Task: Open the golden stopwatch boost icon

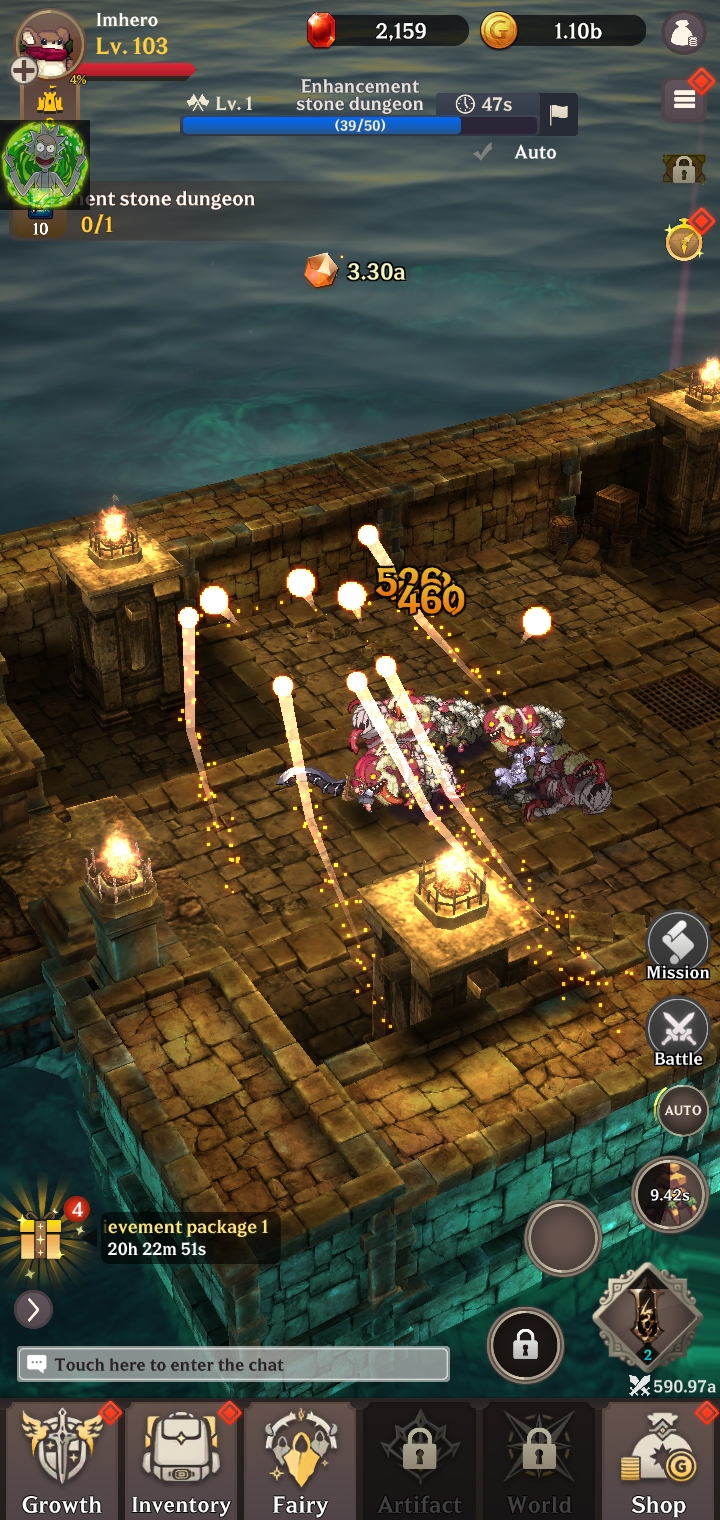Action: 684,241
